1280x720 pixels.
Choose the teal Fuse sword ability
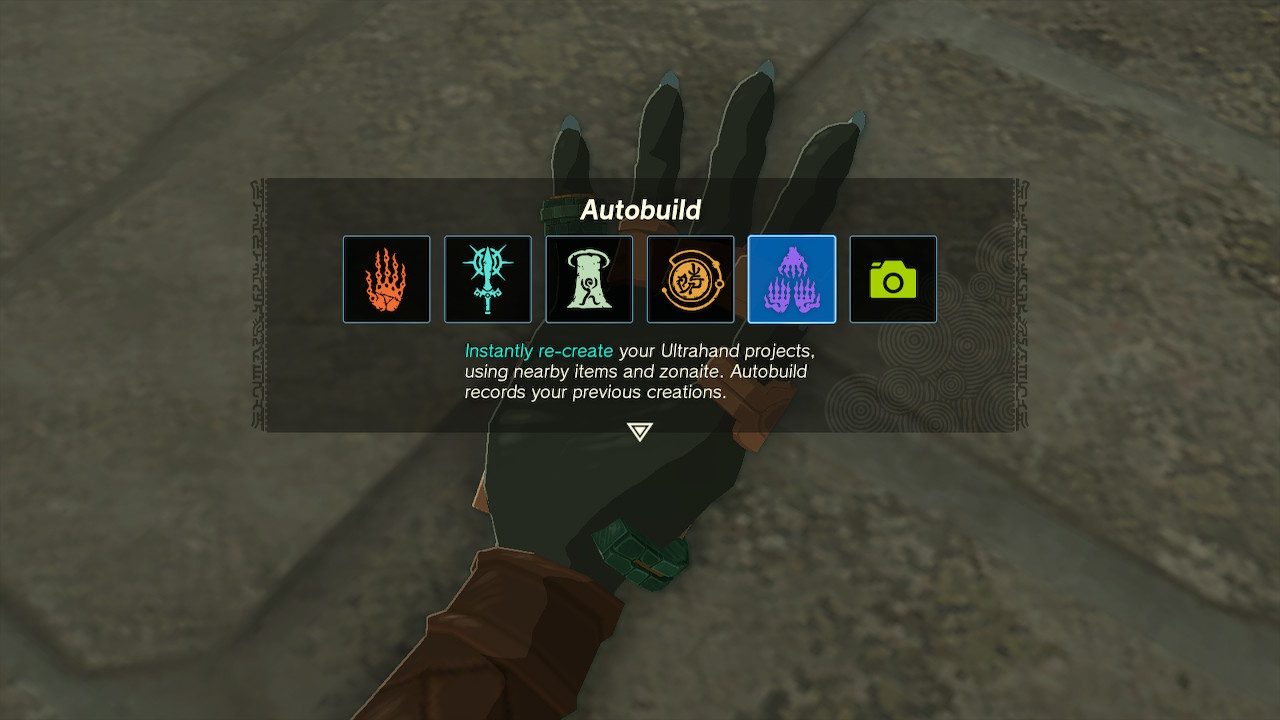488,279
